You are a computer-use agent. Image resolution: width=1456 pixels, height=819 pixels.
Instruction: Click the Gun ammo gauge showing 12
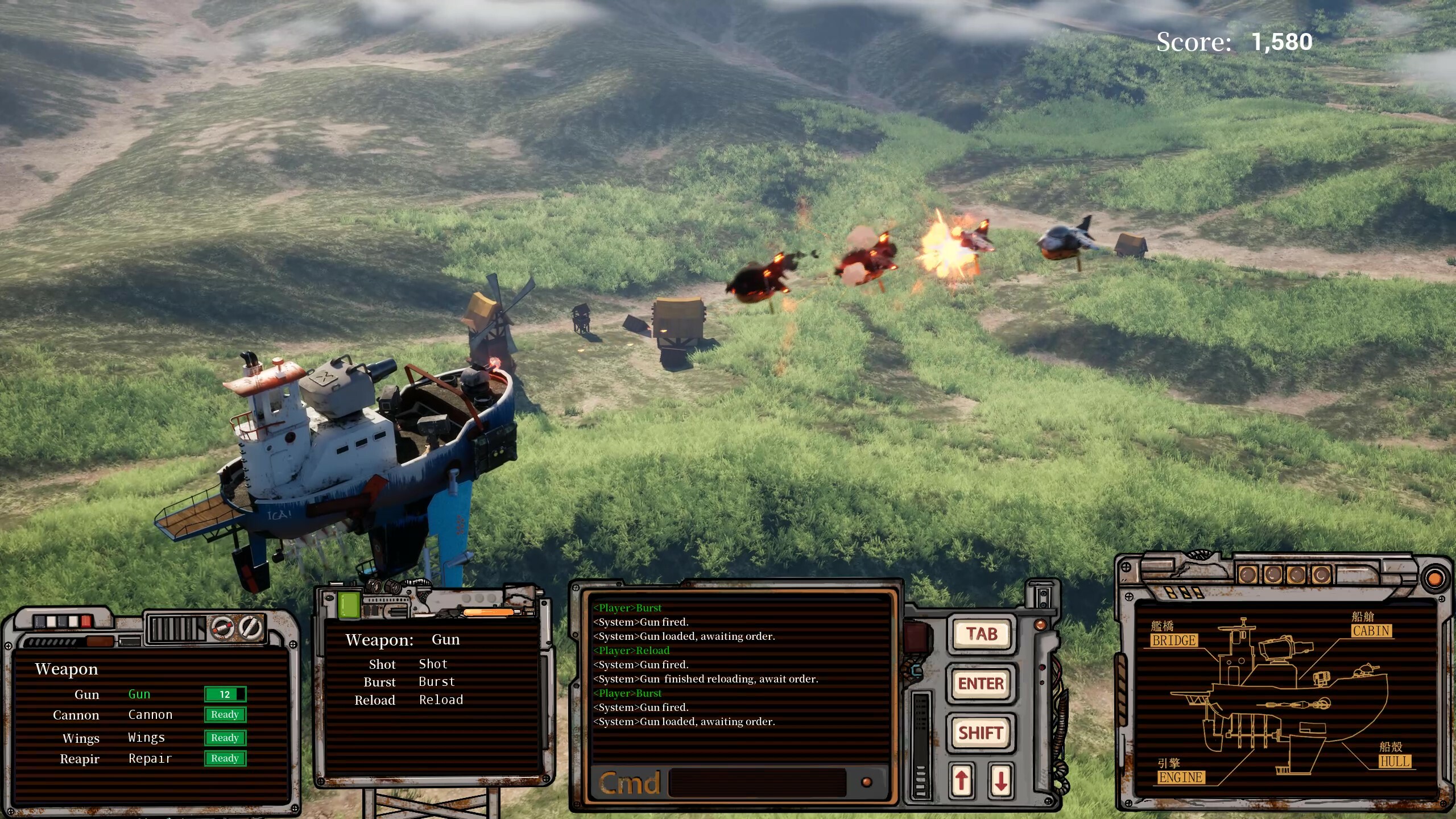(224, 694)
